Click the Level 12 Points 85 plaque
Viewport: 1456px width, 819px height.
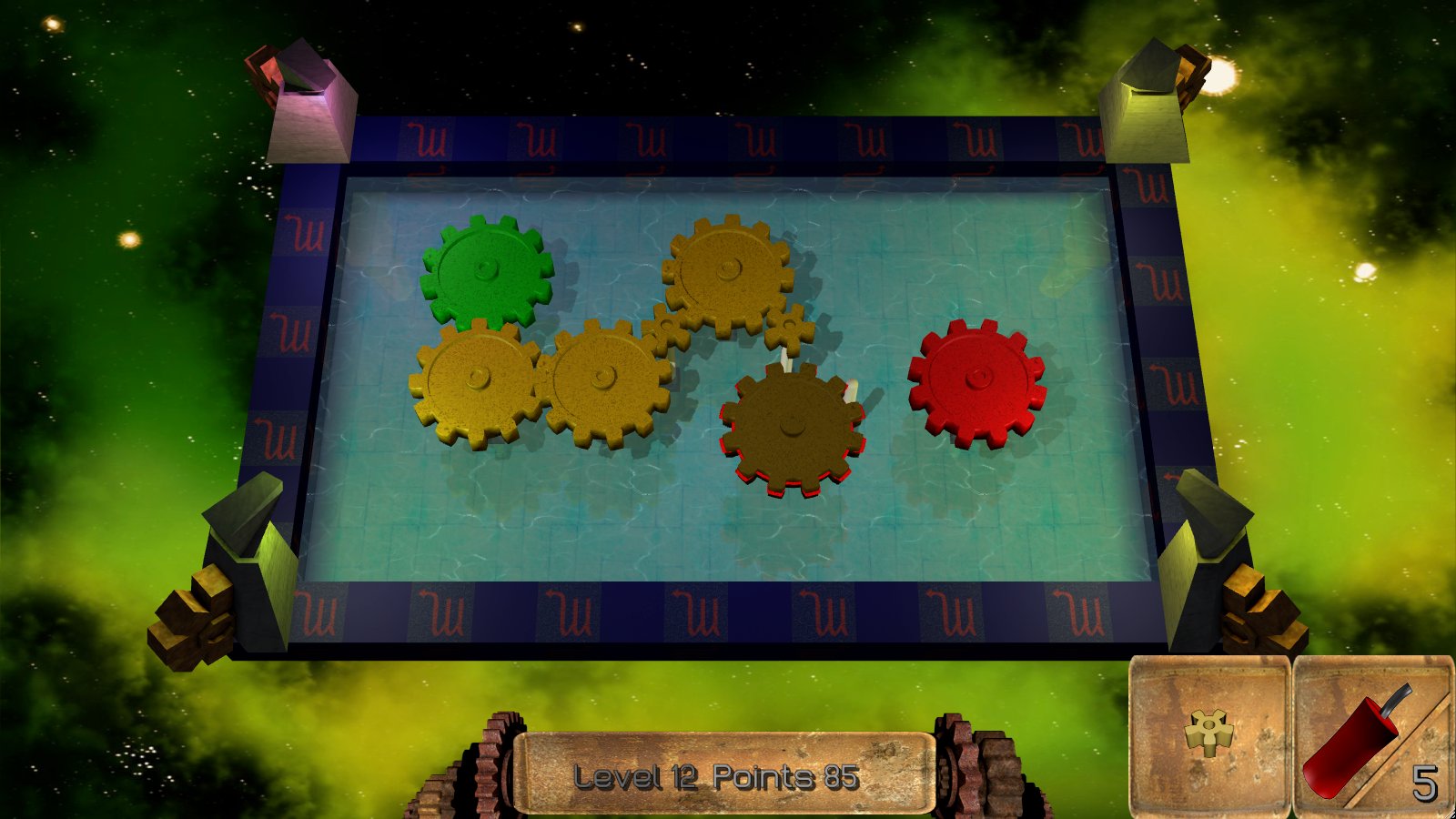click(x=723, y=775)
